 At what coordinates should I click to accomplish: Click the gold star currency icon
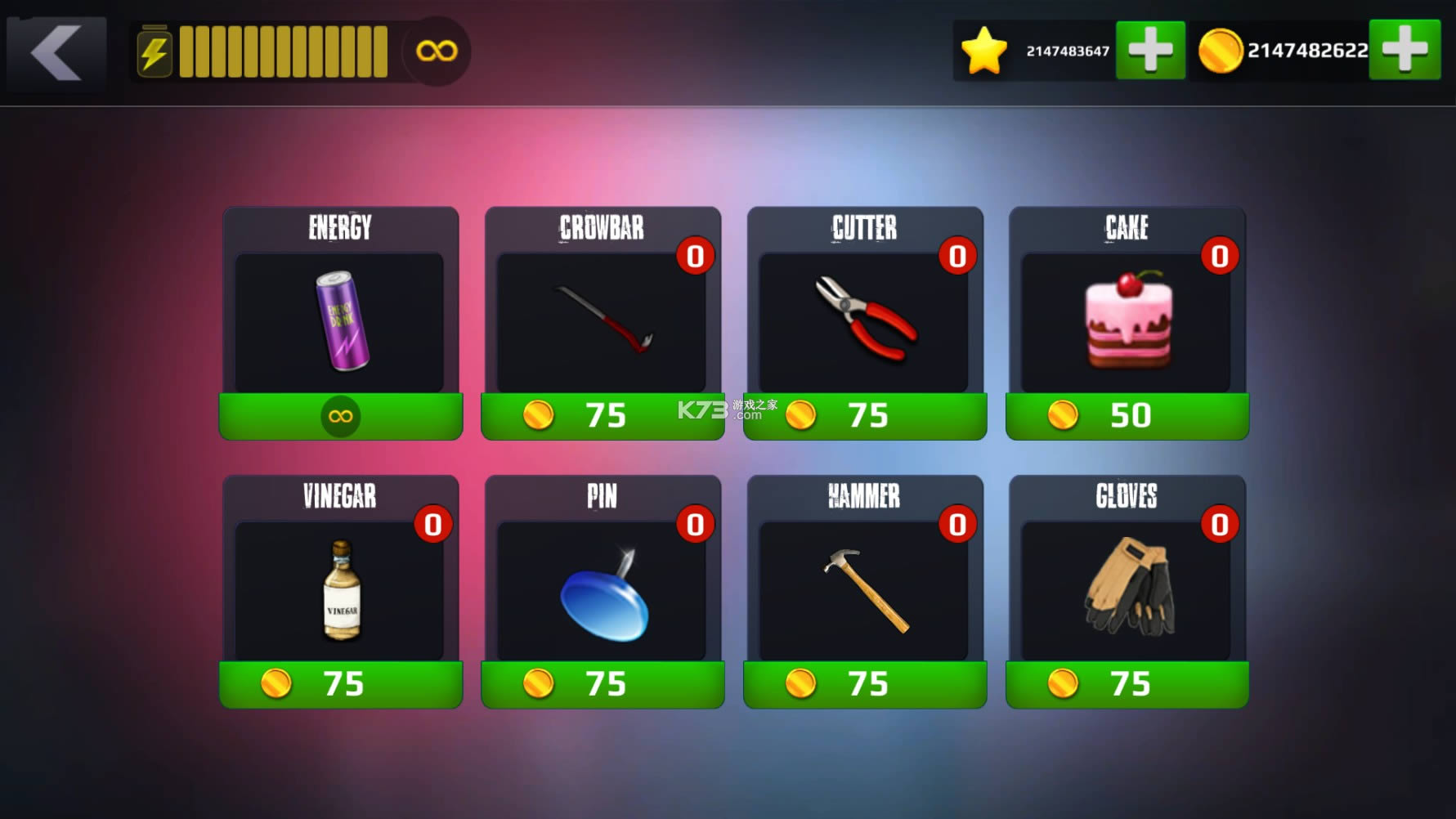coord(983,49)
